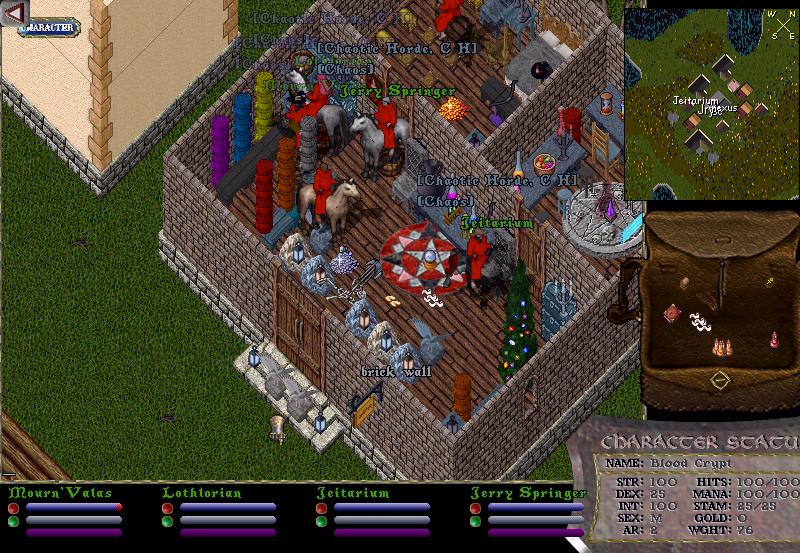Screen dimensions: 800x553
Task: Open the Character button
Action: (x=48, y=26)
